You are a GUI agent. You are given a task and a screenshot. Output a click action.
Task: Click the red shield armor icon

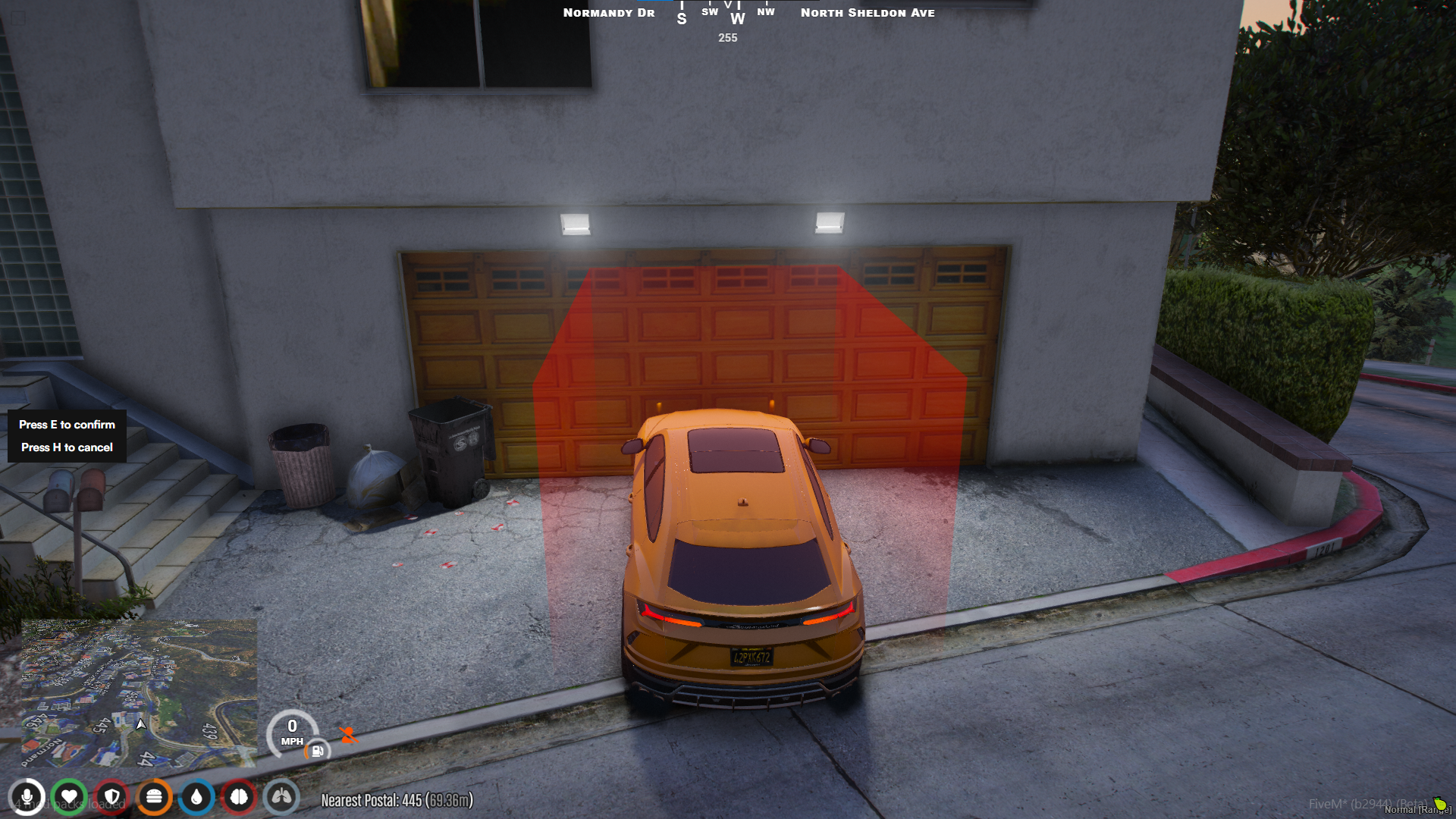(x=112, y=797)
